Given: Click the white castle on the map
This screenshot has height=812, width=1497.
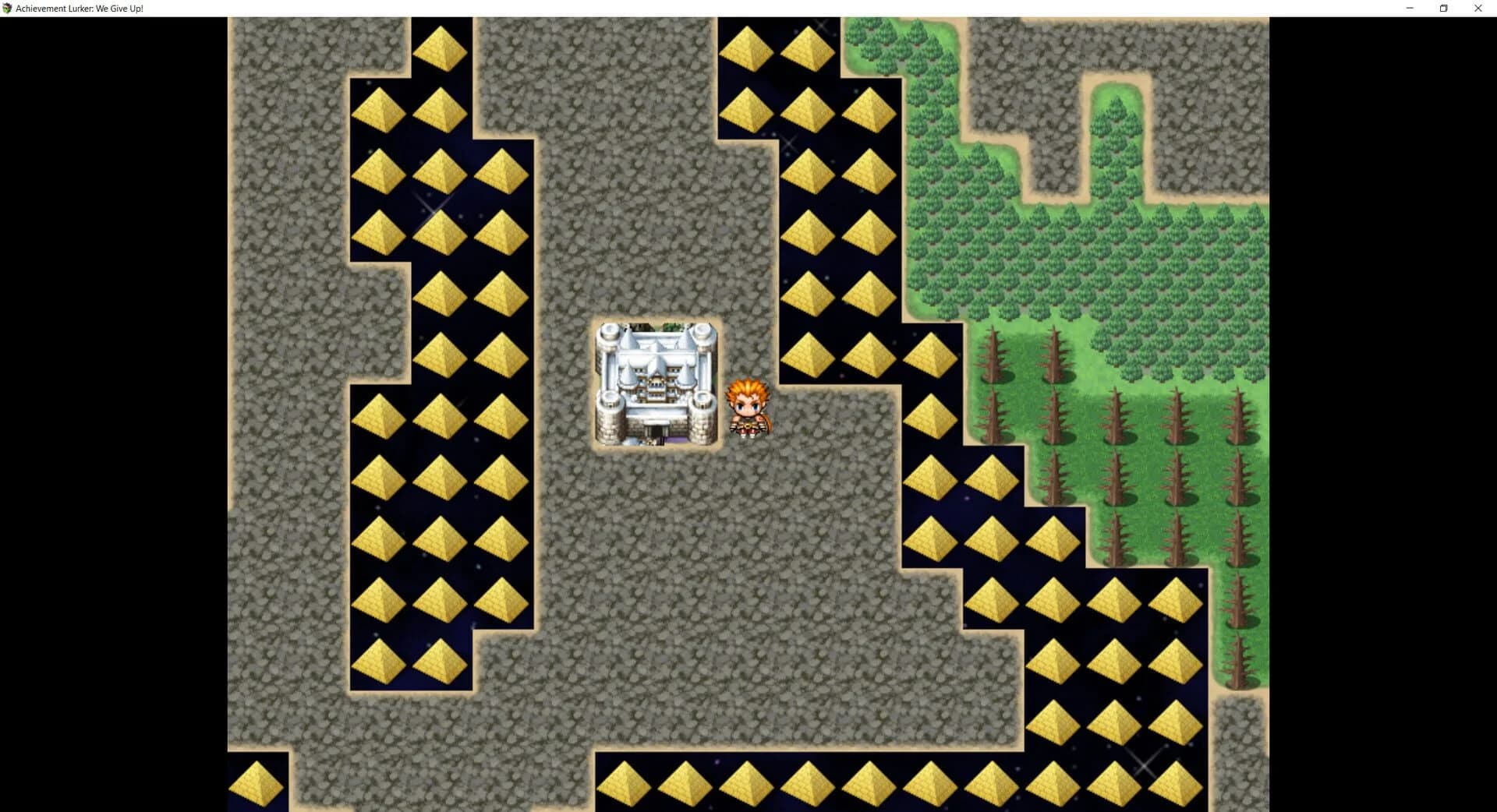Looking at the screenshot, I should (659, 382).
